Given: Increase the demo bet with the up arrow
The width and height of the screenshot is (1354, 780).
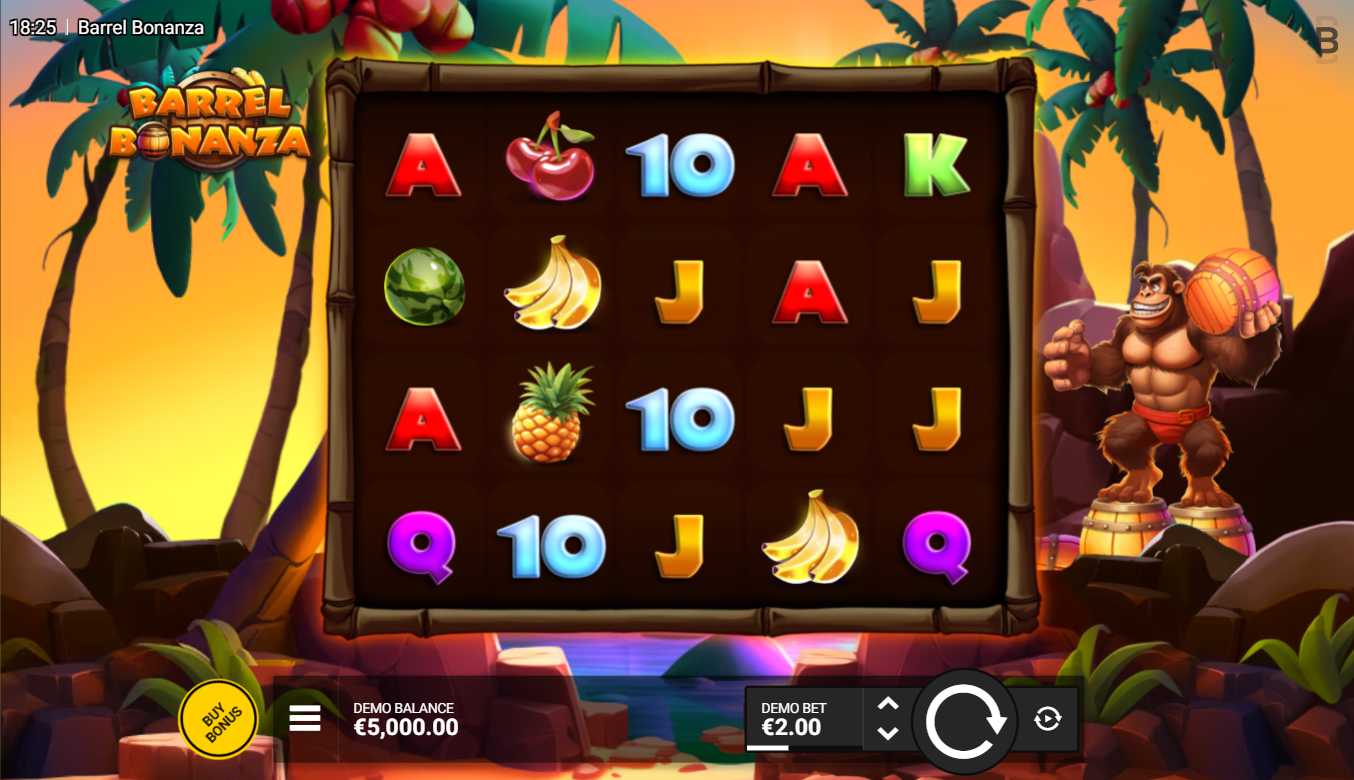Looking at the screenshot, I should 887,704.
